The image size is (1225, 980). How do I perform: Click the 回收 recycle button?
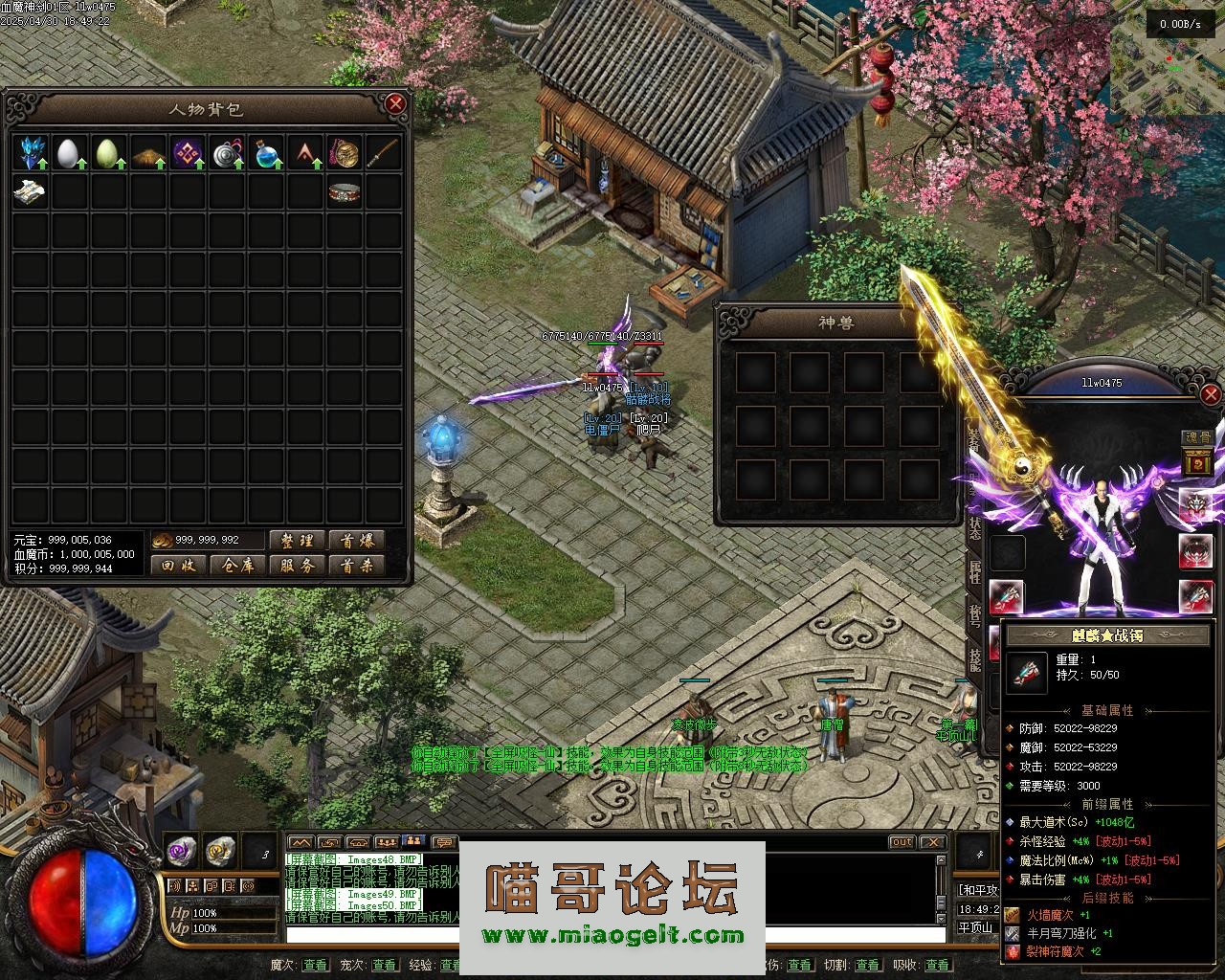coord(179,566)
